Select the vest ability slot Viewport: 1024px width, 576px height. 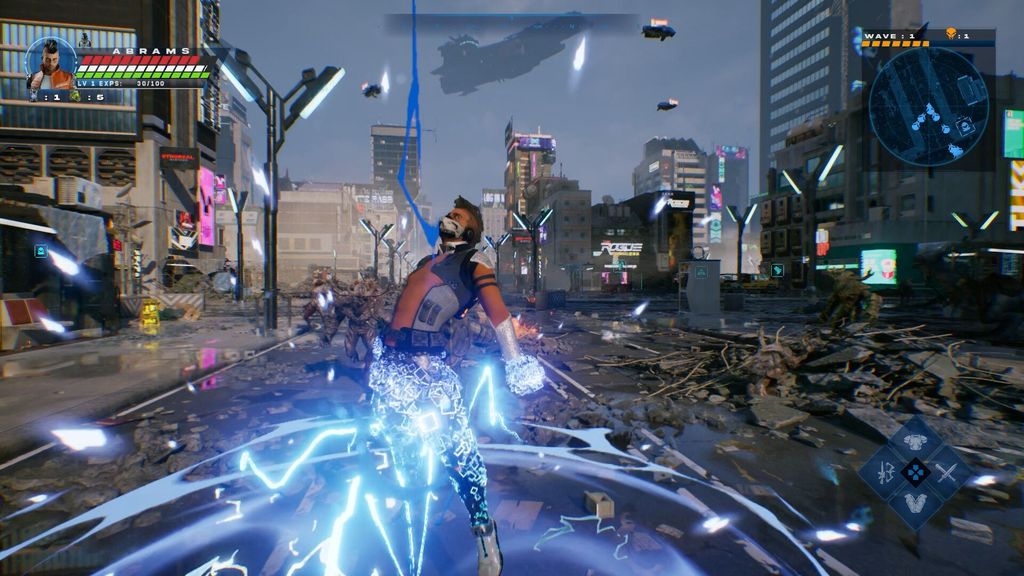pyautogui.click(x=915, y=503)
